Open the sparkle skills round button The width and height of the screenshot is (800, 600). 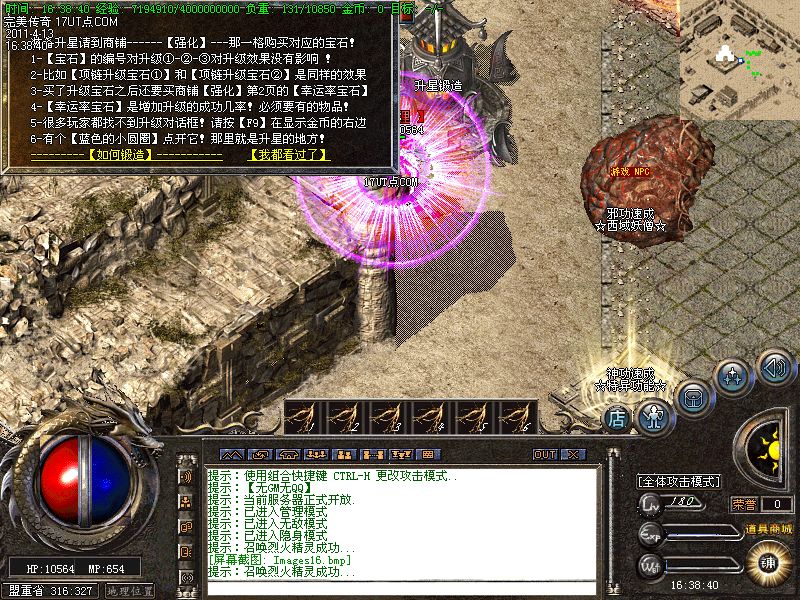[x=735, y=379]
